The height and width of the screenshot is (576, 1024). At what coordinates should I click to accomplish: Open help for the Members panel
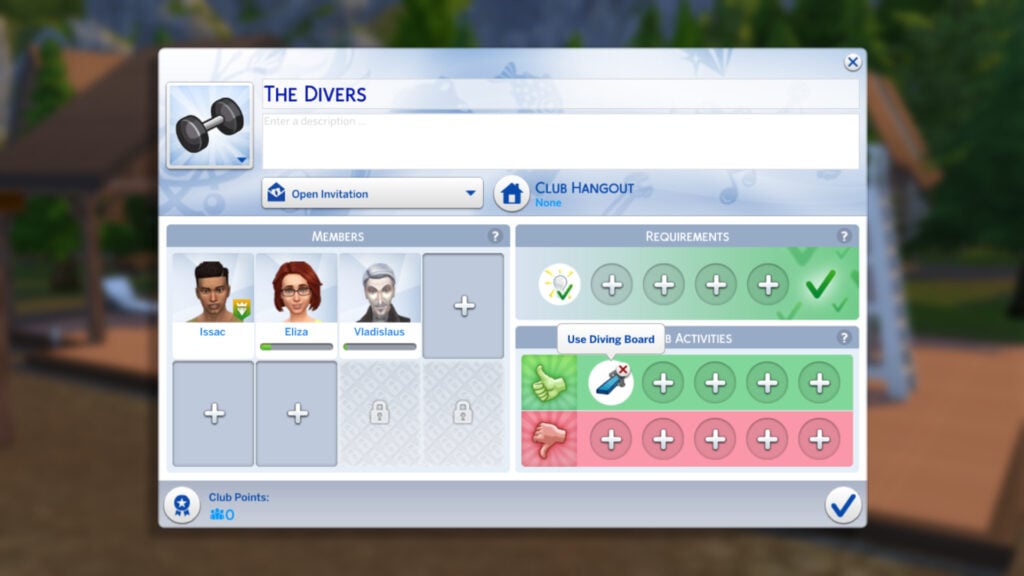tap(495, 236)
